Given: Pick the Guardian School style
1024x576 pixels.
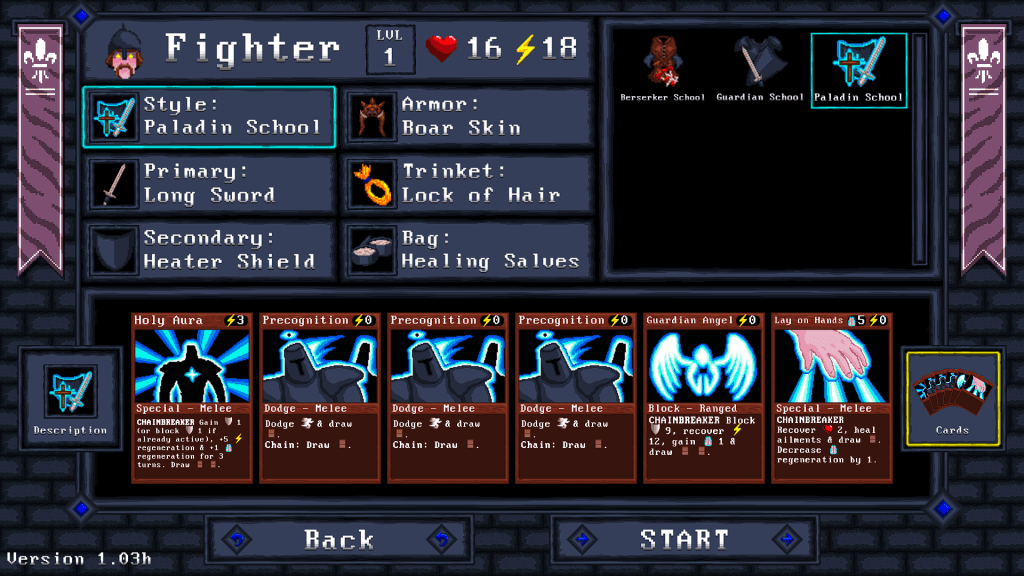Looking at the screenshot, I should [x=760, y=68].
